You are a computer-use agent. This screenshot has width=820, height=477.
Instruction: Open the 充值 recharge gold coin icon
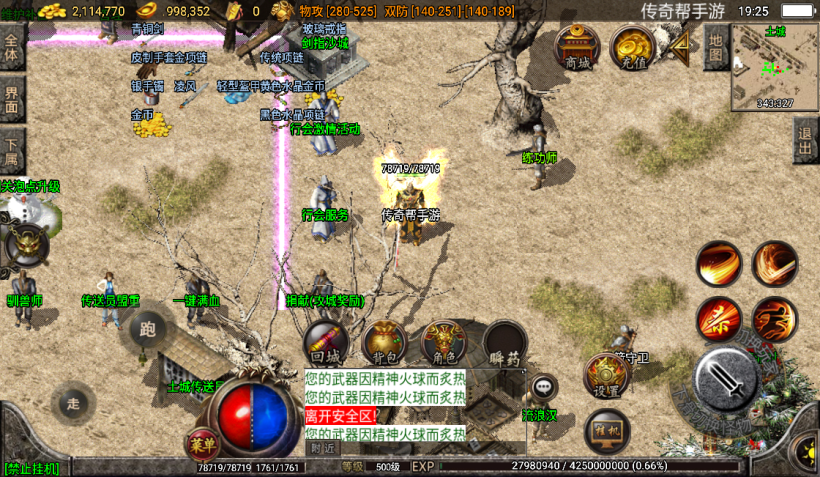[632, 49]
